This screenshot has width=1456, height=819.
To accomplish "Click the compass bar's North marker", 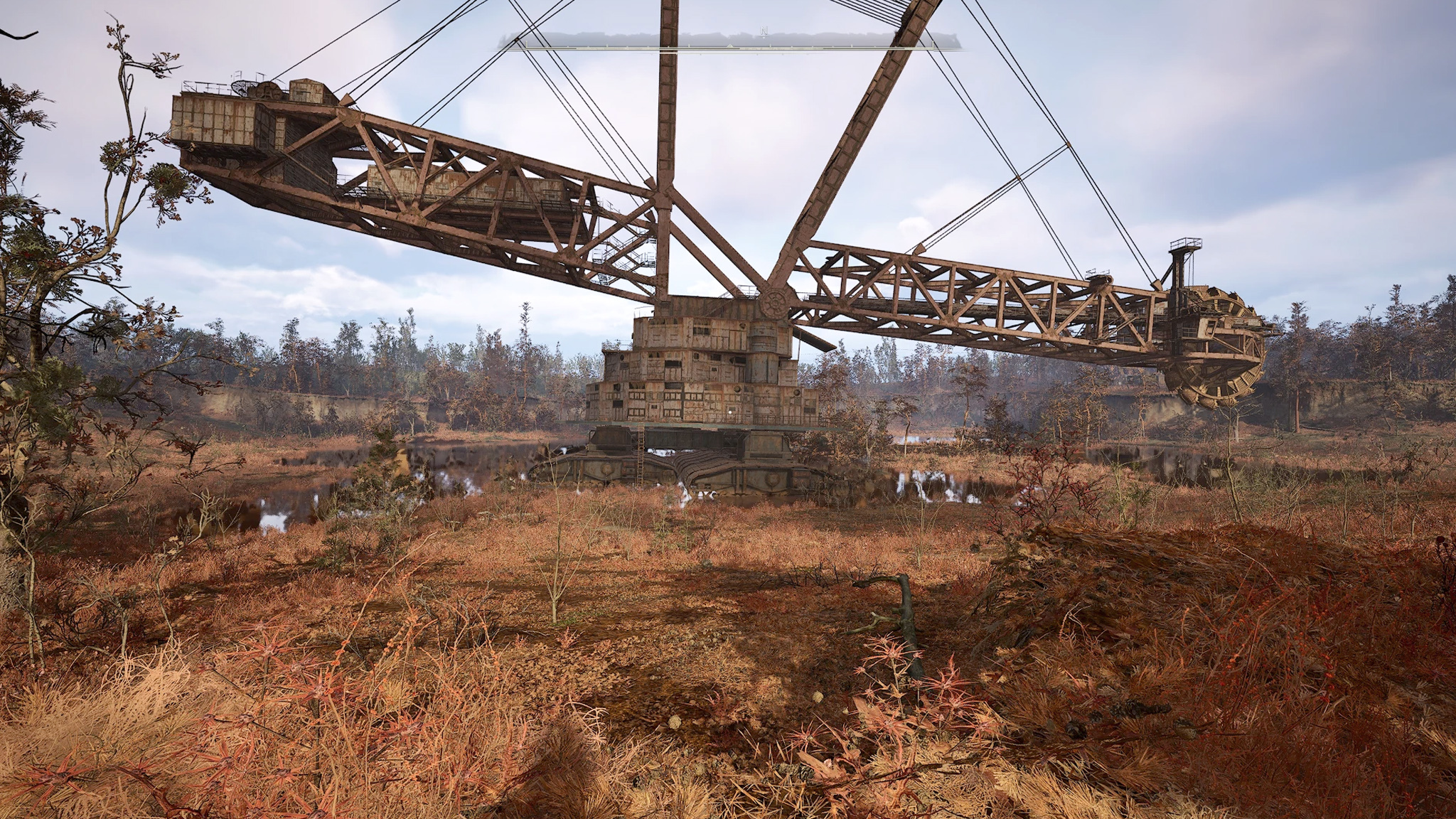I will coord(764,32).
